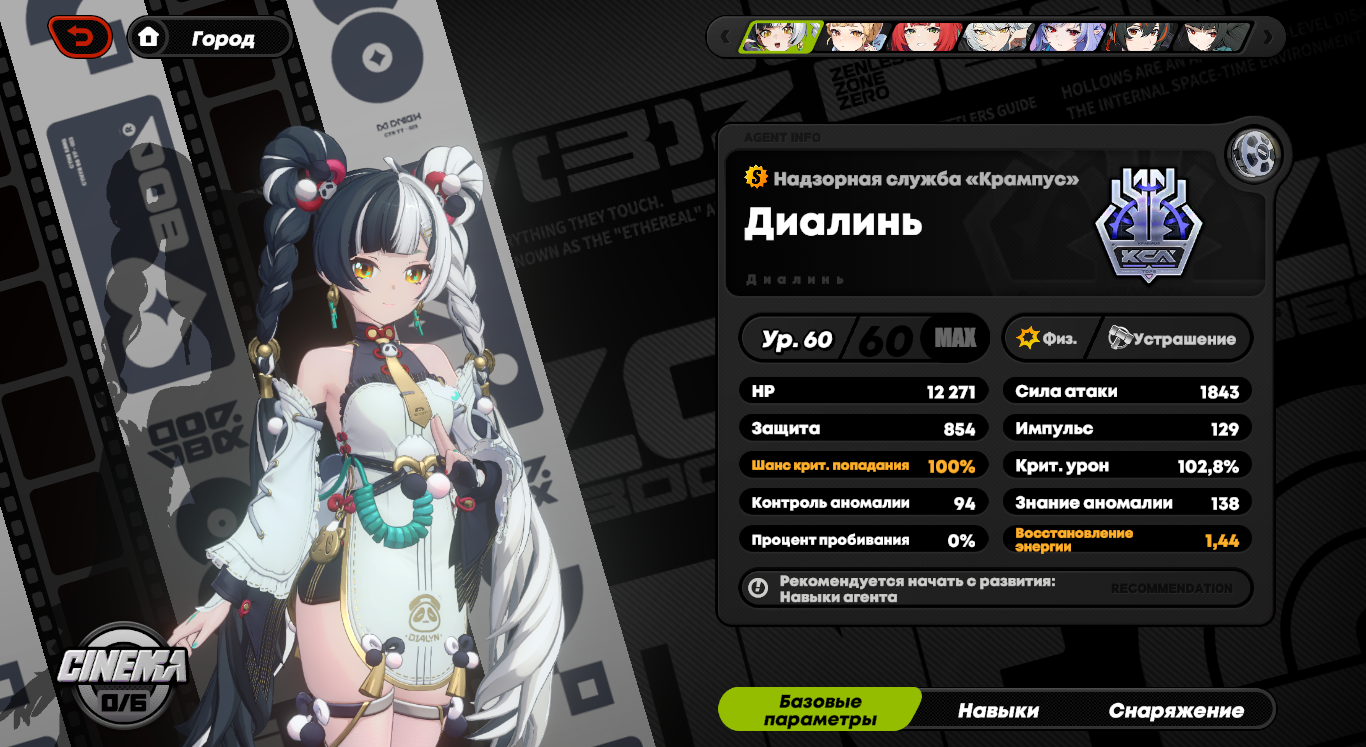Select the highlighted black-and-white-haired agent portrait

(x=782, y=37)
